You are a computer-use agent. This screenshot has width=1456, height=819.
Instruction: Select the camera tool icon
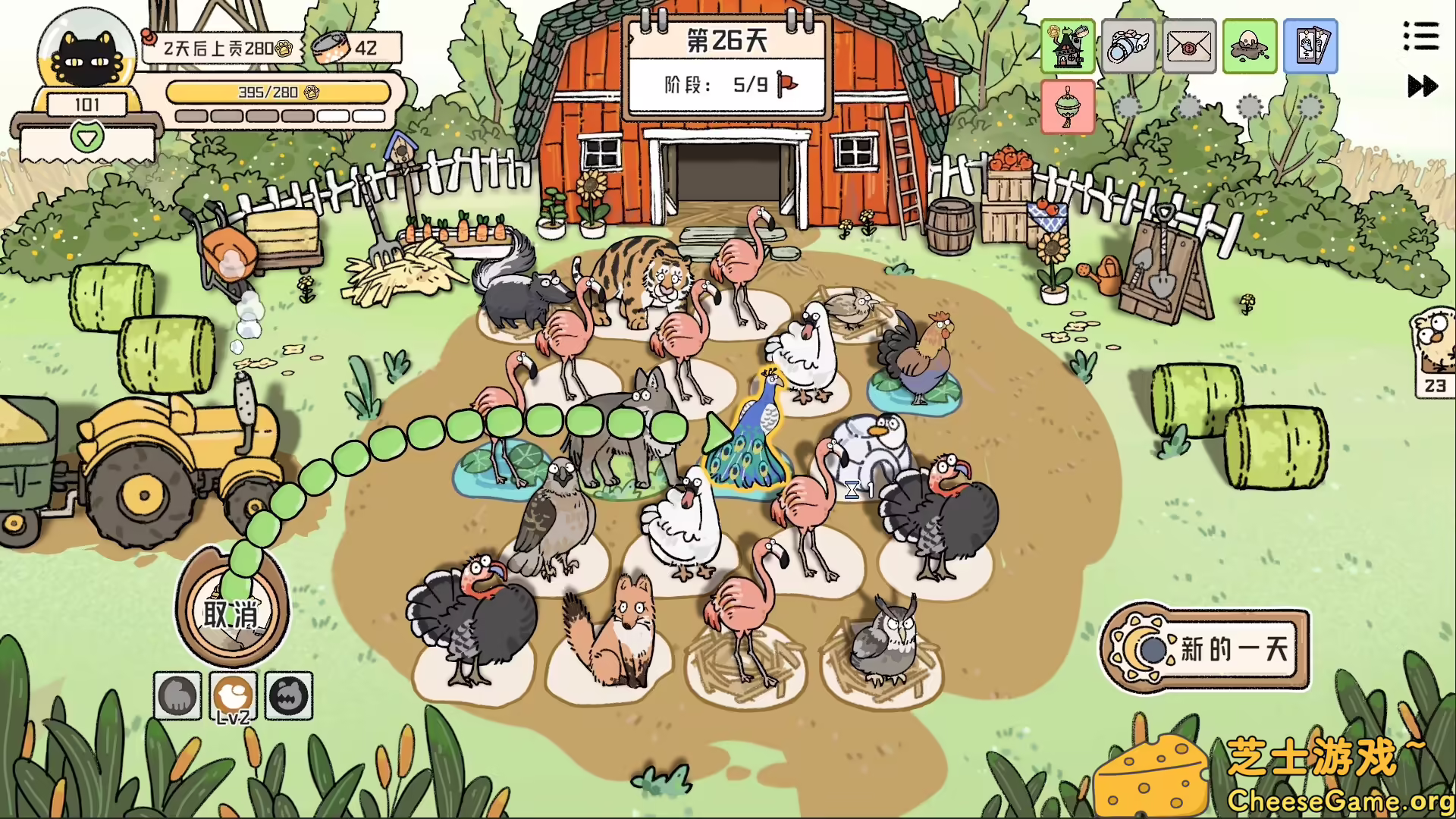[x=1128, y=47]
